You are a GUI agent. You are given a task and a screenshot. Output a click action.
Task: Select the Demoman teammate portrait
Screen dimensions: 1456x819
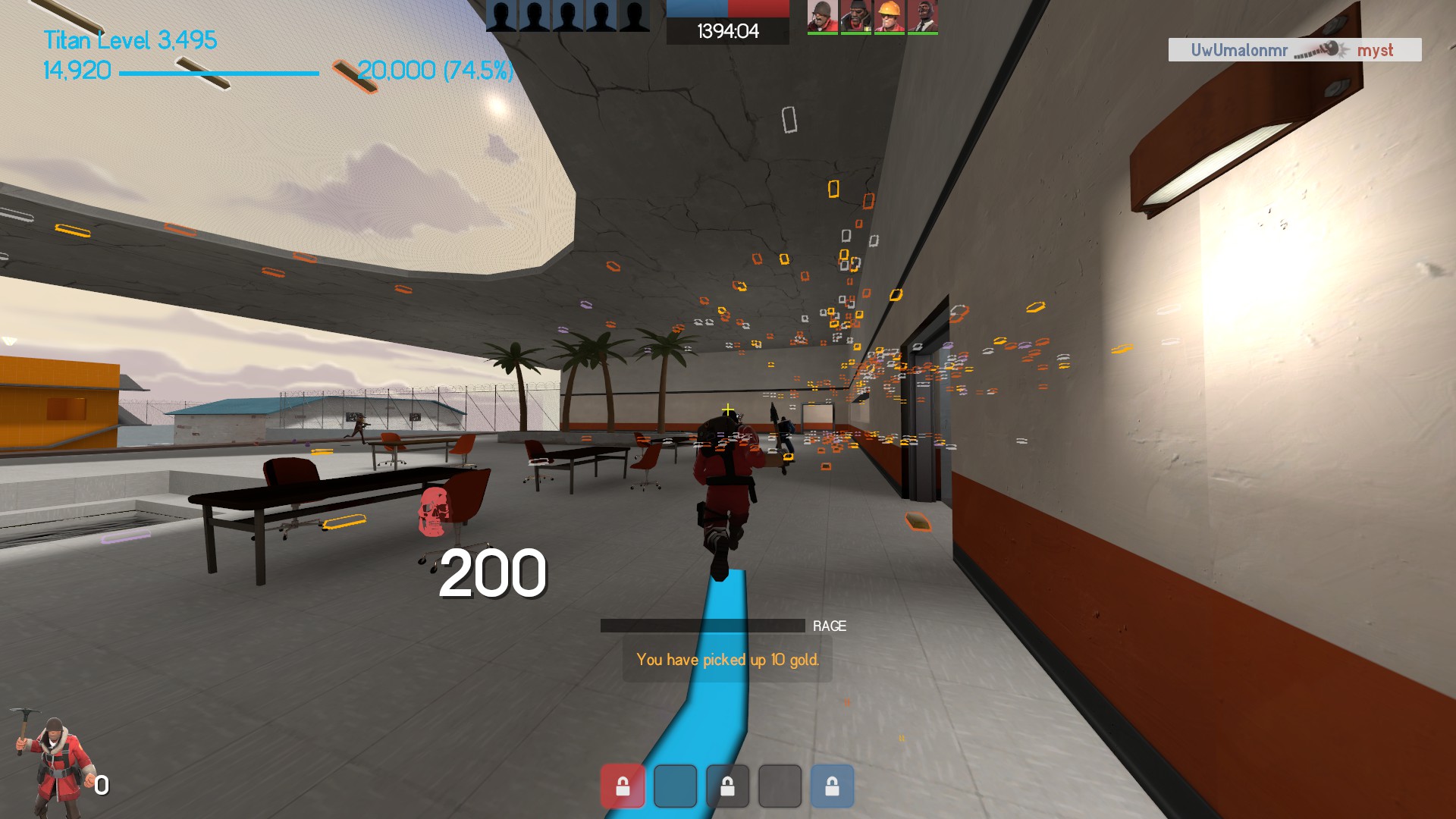tap(855, 16)
